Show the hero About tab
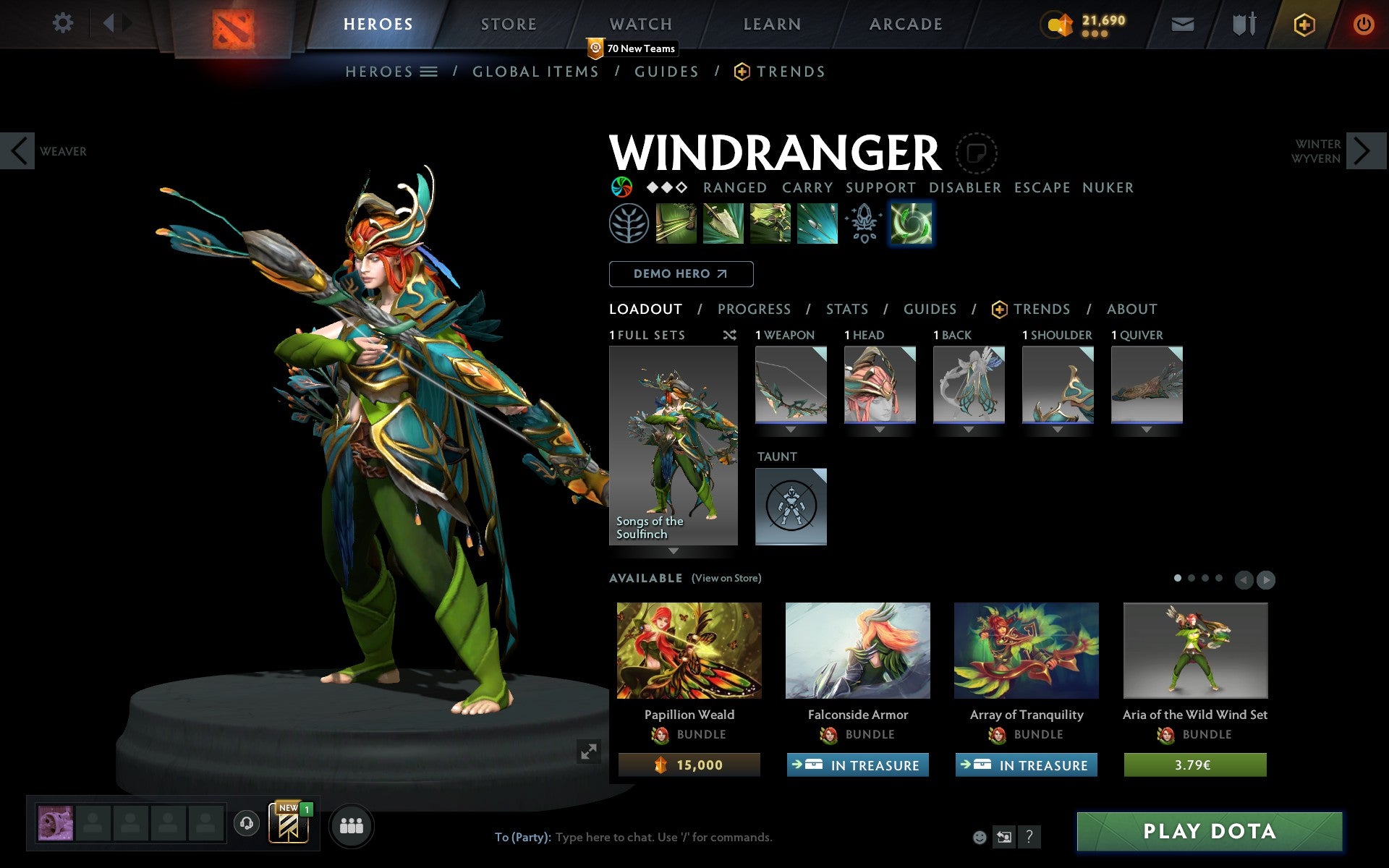Viewport: 1389px width, 868px height. tap(1131, 310)
